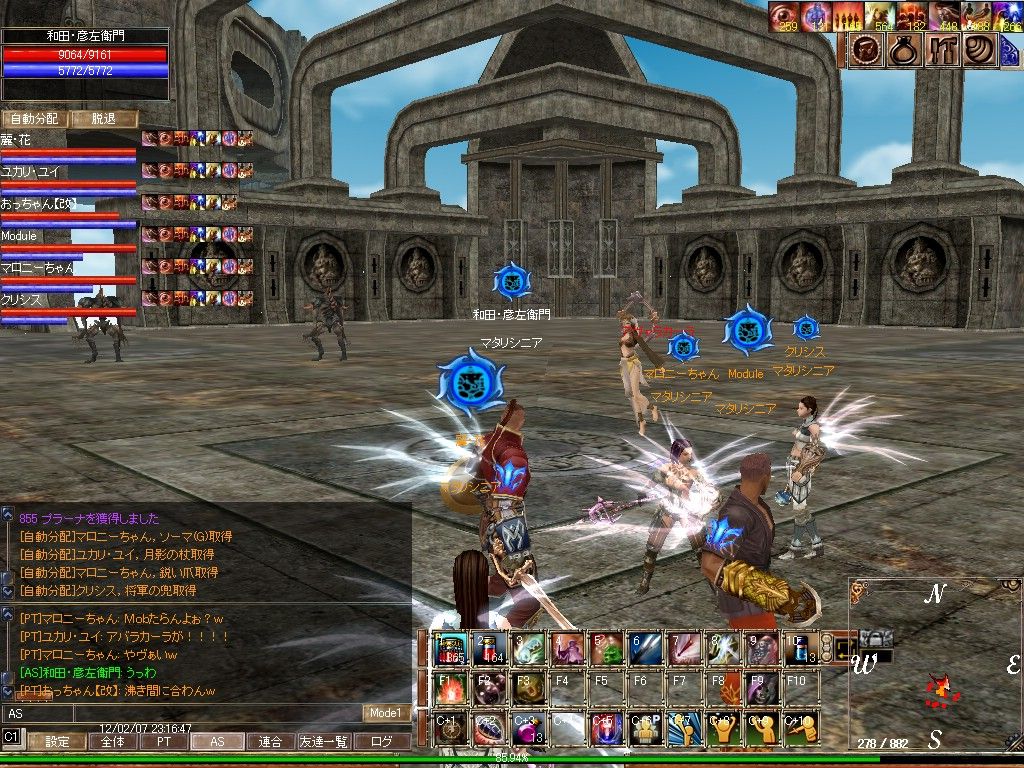Open the hammer and tools menu icon
Image resolution: width=1024 pixels, height=768 pixels.
(x=941, y=50)
